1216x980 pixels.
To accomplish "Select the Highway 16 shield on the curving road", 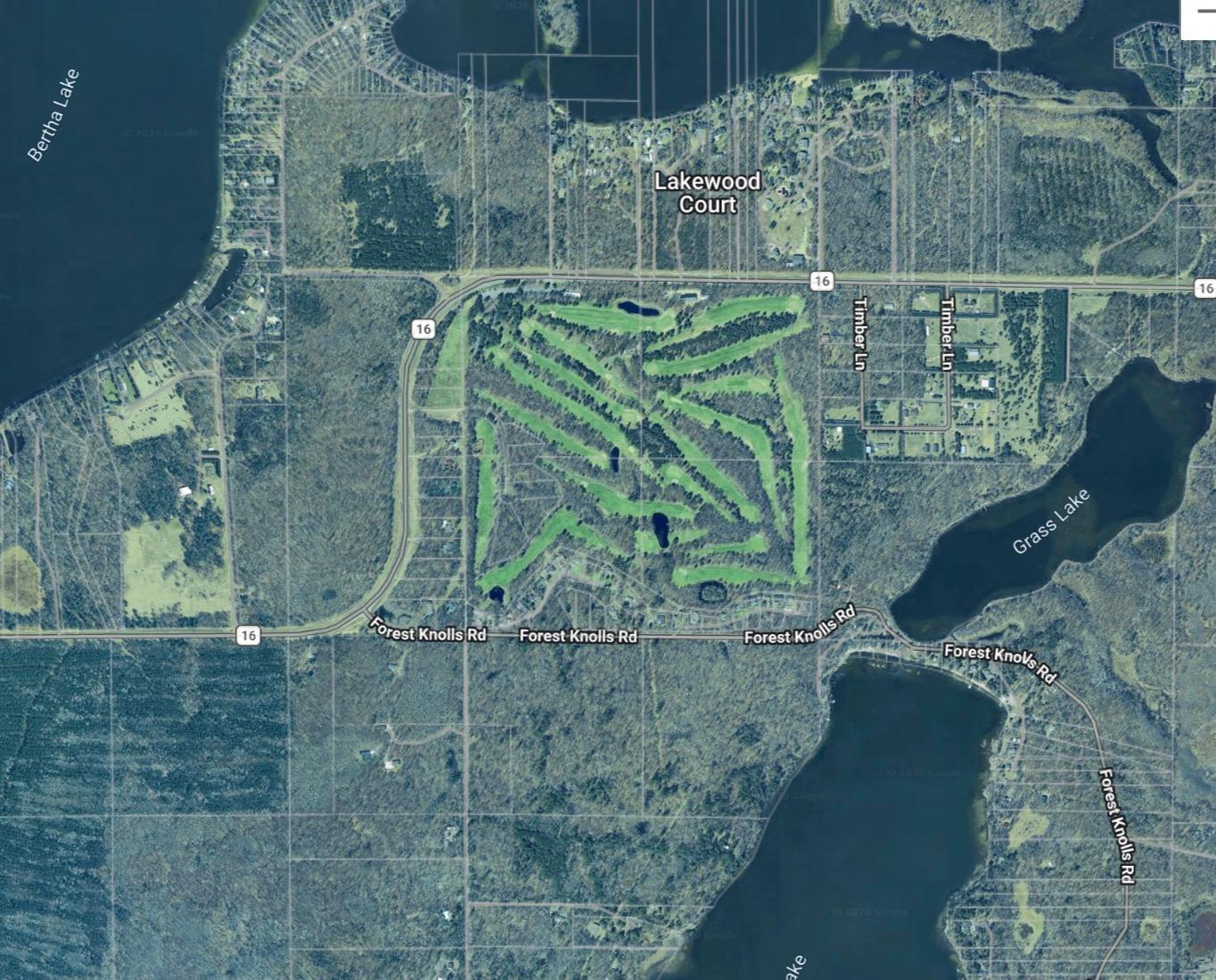I will pos(423,327).
